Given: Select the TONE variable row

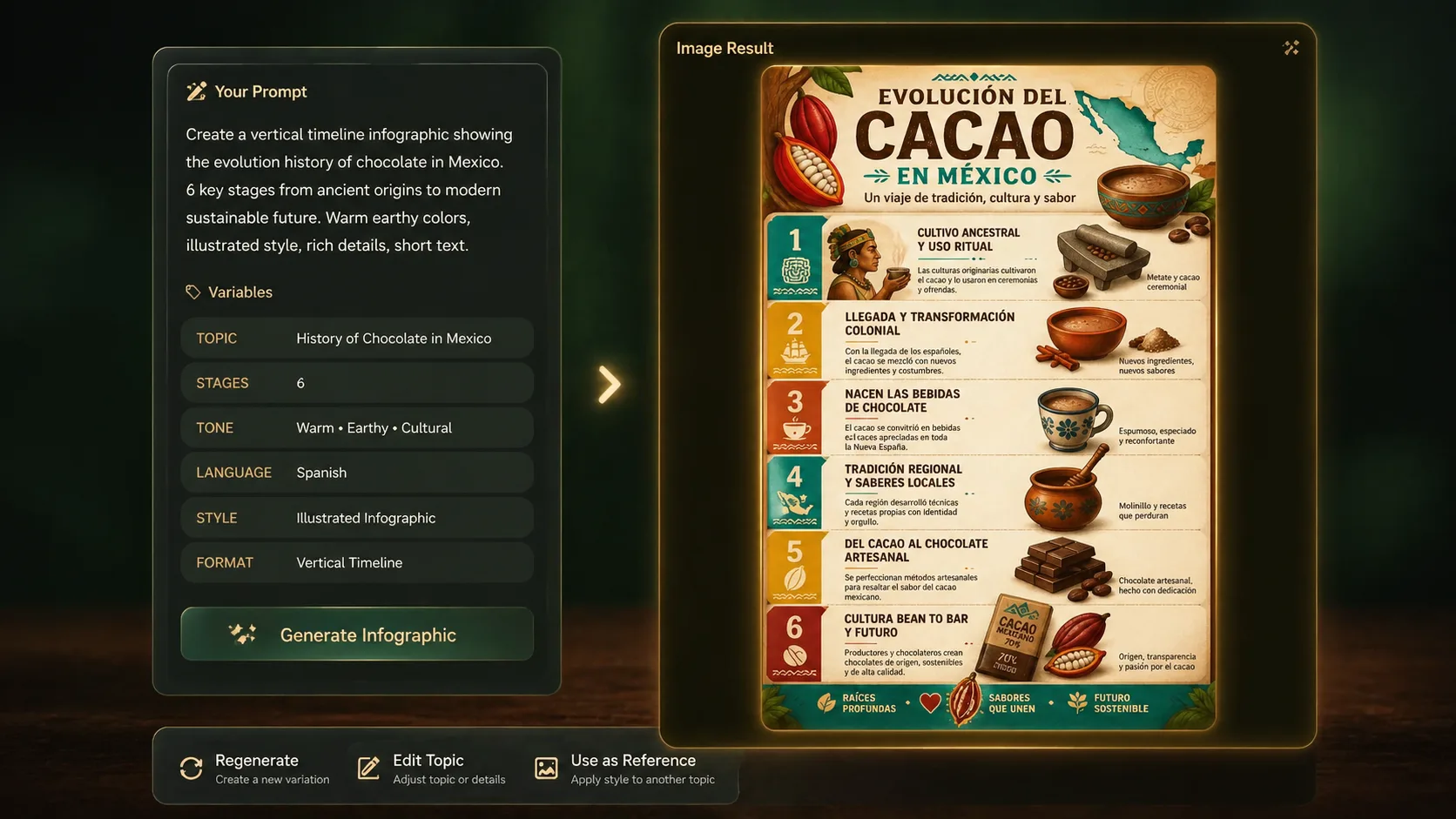Looking at the screenshot, I should 357,428.
